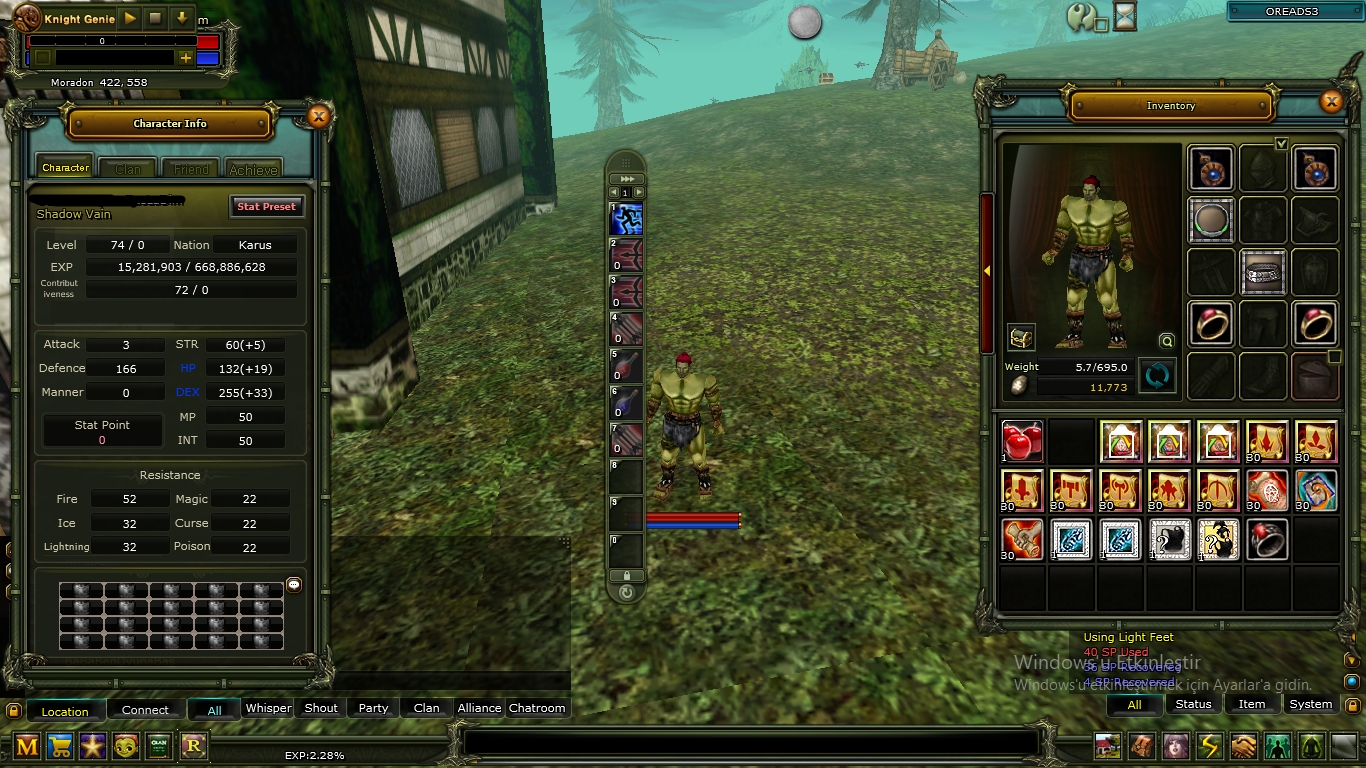The width and height of the screenshot is (1366, 768).
Task: Select the red apples inventory item
Action: 1022,440
